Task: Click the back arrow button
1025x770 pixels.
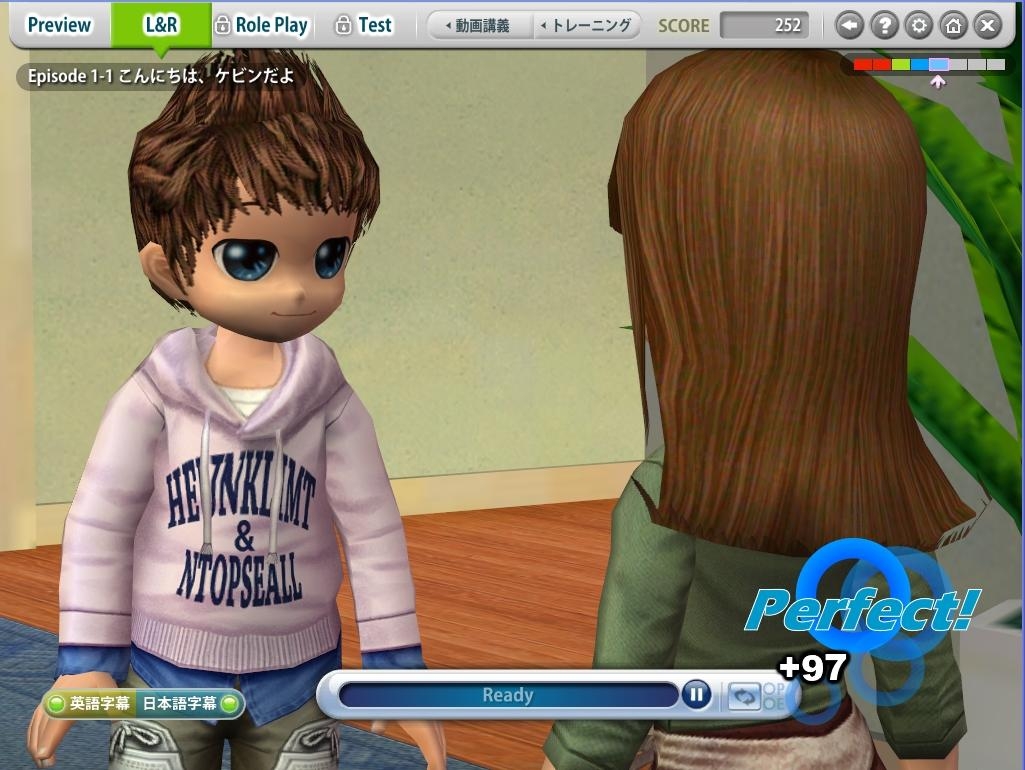Action: (x=849, y=26)
